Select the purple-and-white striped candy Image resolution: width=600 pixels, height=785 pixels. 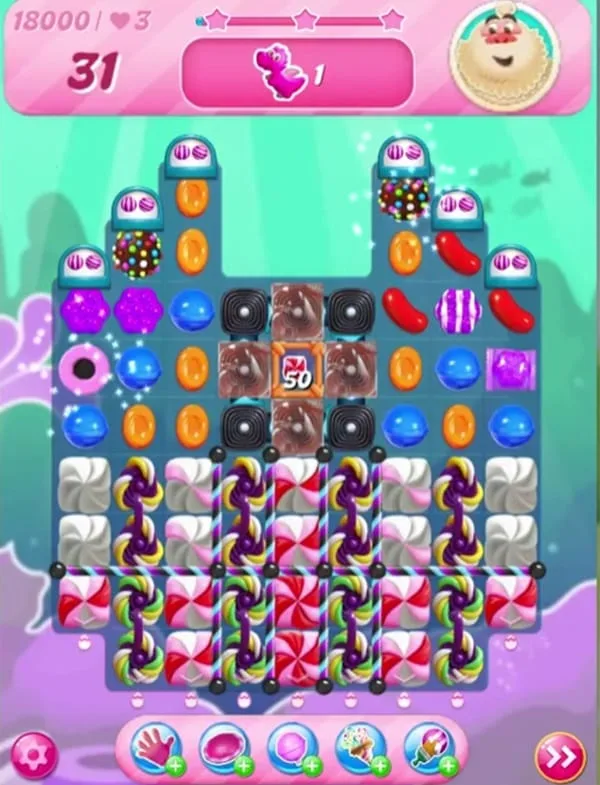click(x=458, y=310)
